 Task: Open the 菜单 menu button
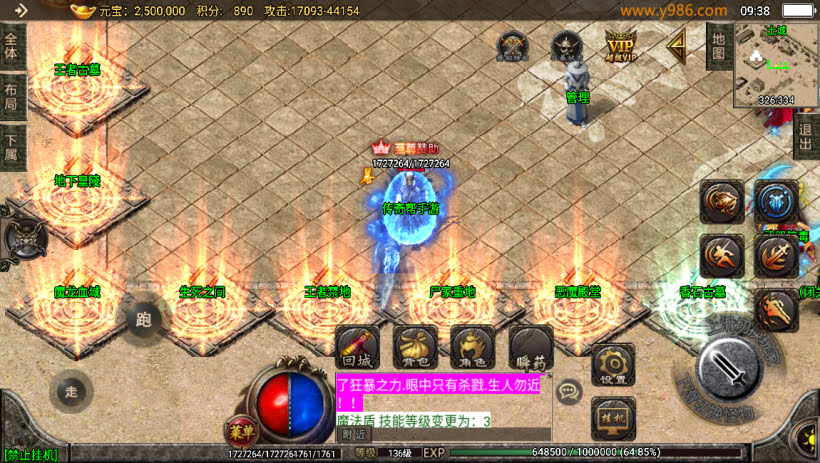tap(239, 433)
